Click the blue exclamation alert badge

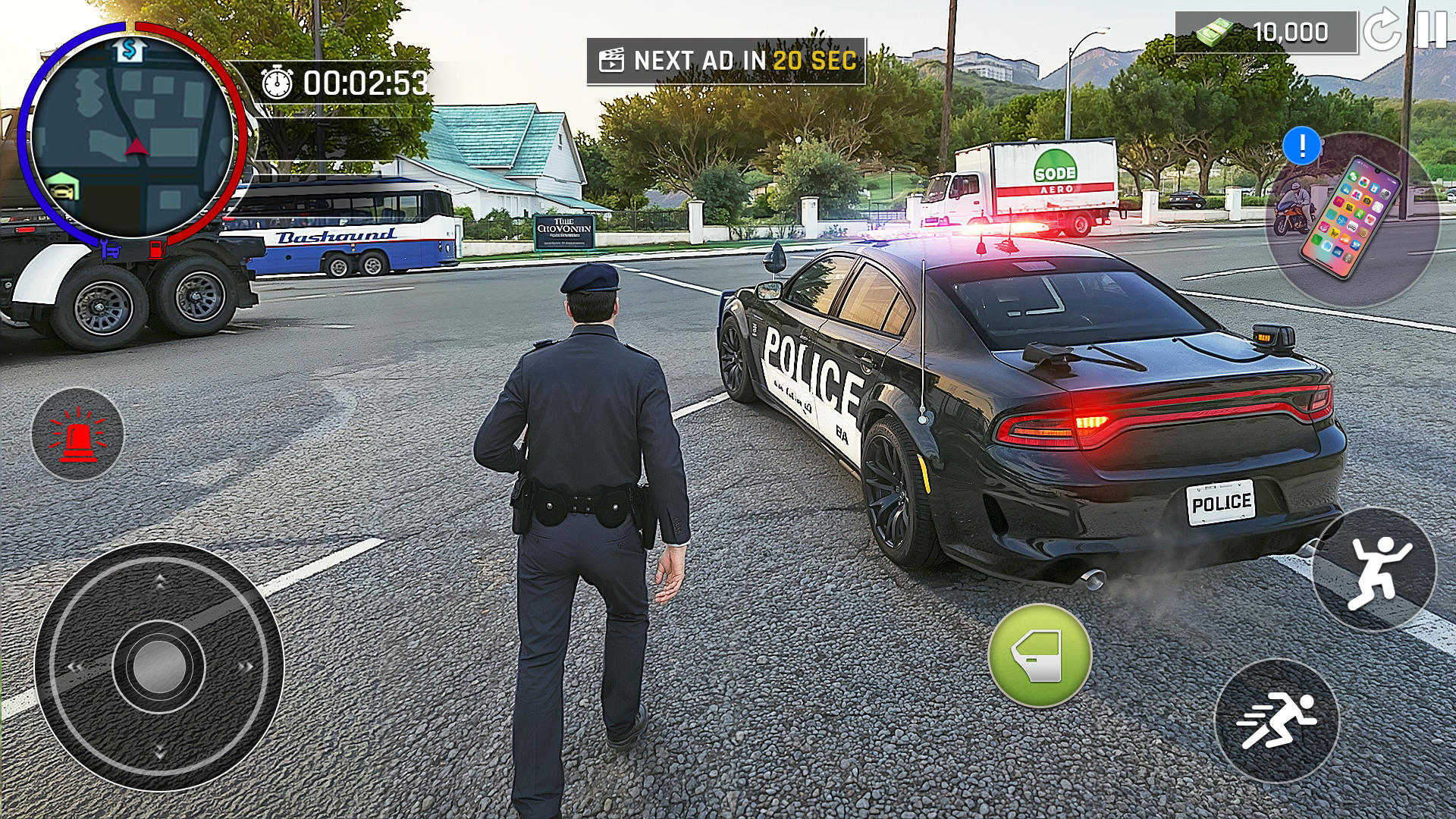click(x=1302, y=146)
